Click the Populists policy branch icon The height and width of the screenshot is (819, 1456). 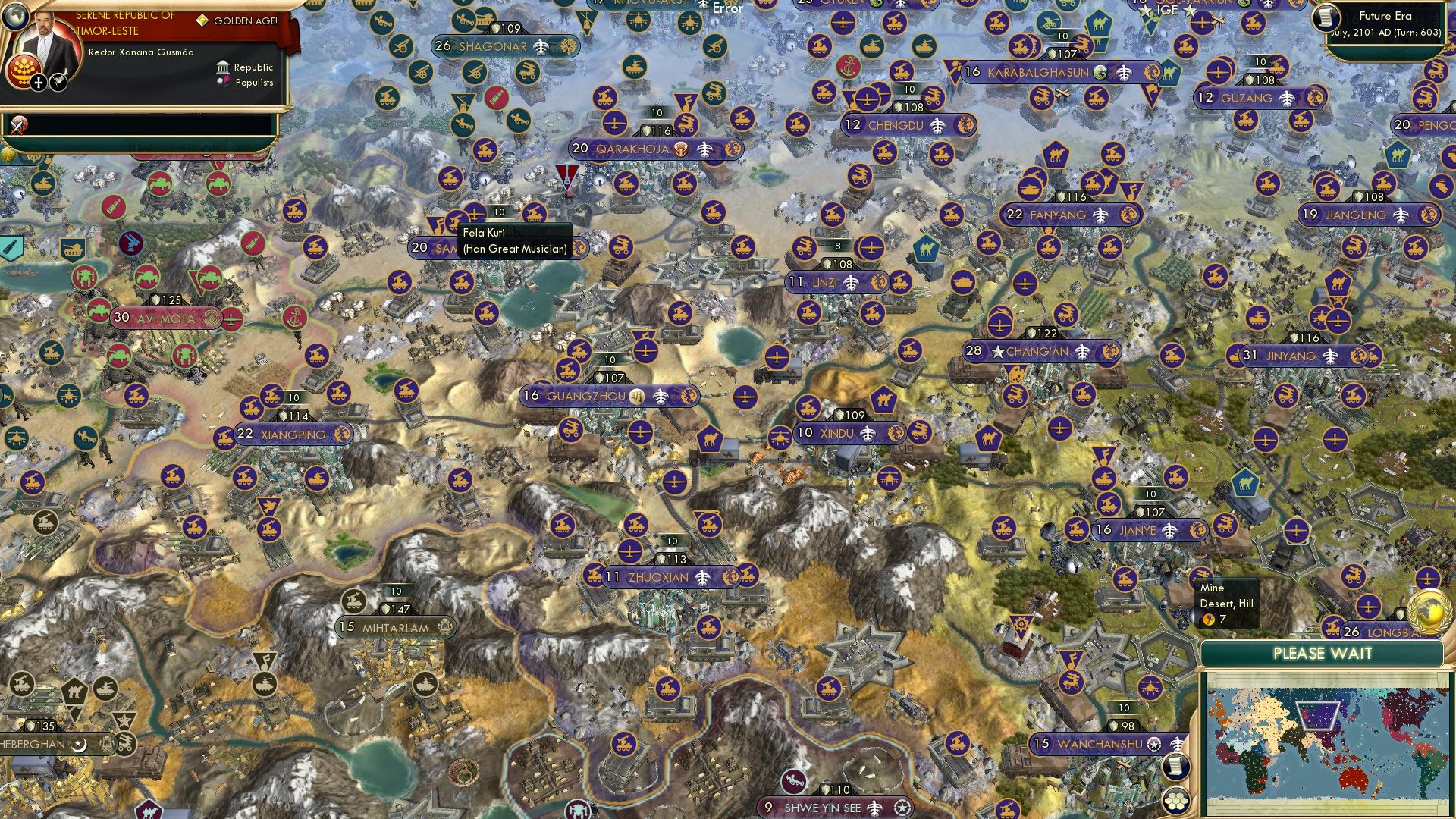click(x=222, y=83)
